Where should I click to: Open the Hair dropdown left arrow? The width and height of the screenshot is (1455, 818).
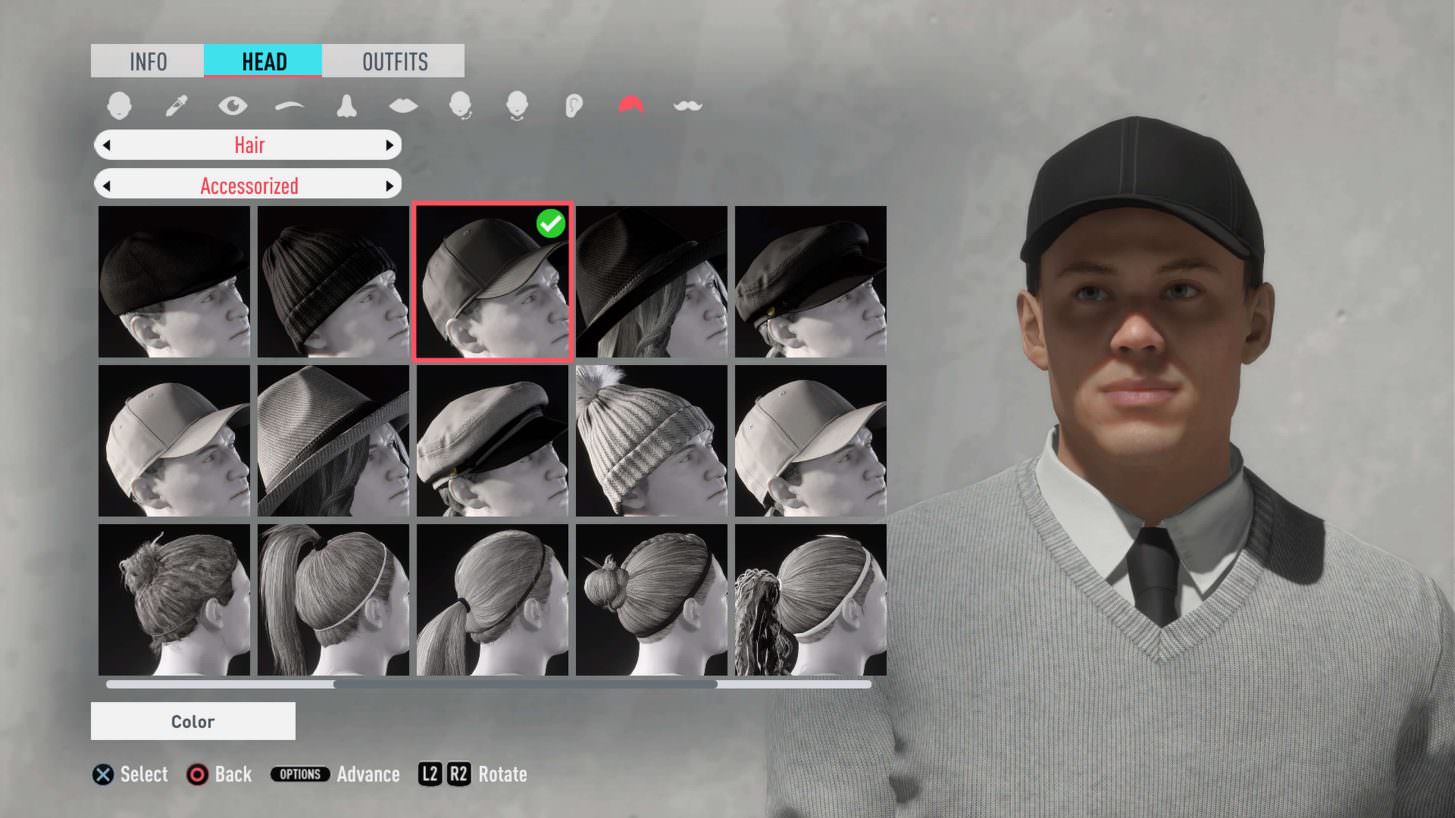[x=107, y=144]
